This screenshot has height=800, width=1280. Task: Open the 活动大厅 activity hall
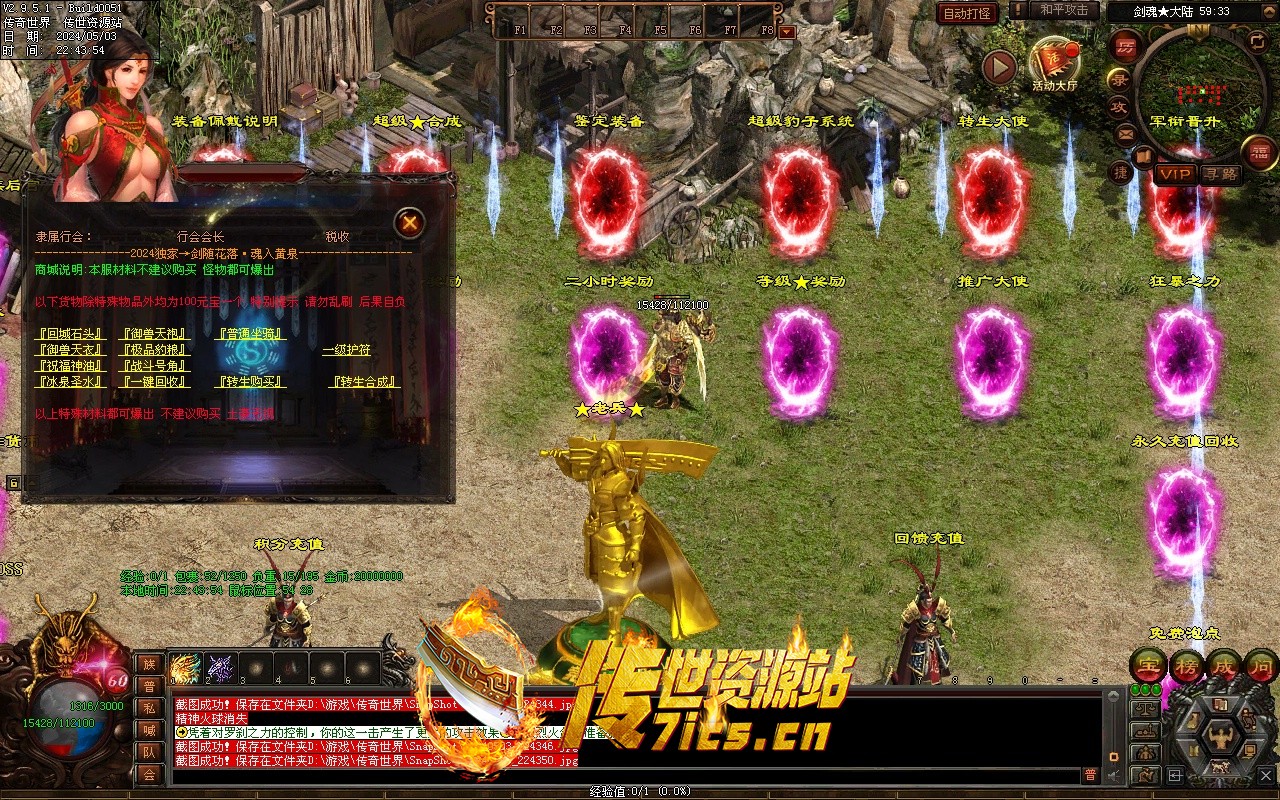1054,62
